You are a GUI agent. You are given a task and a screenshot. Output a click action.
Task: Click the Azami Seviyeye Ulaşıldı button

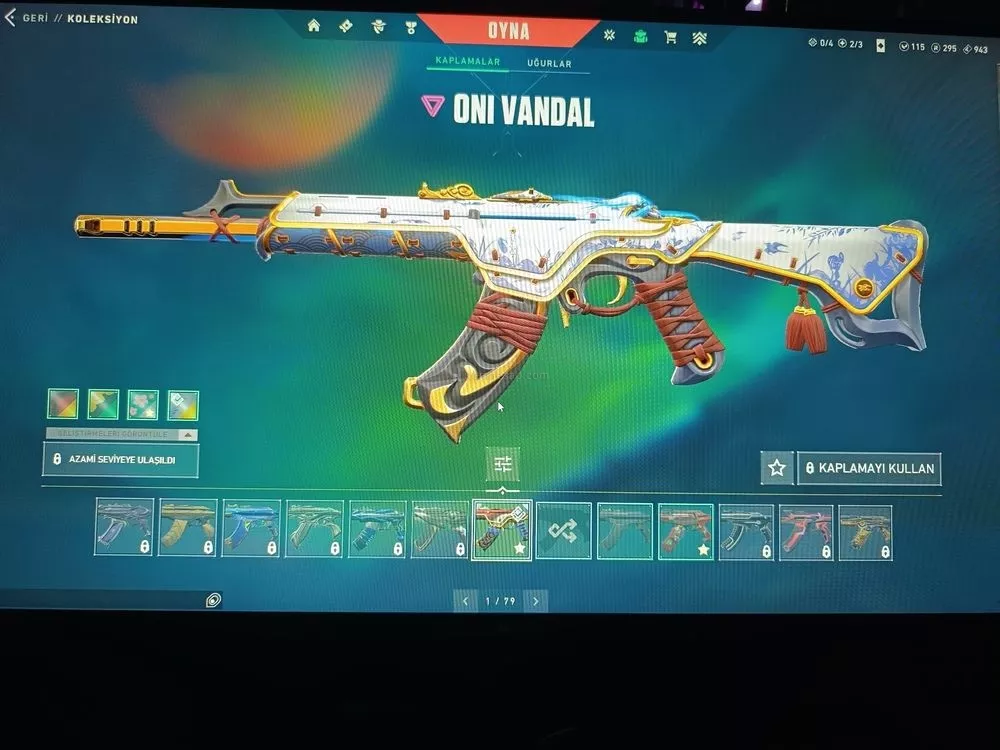pos(121,459)
